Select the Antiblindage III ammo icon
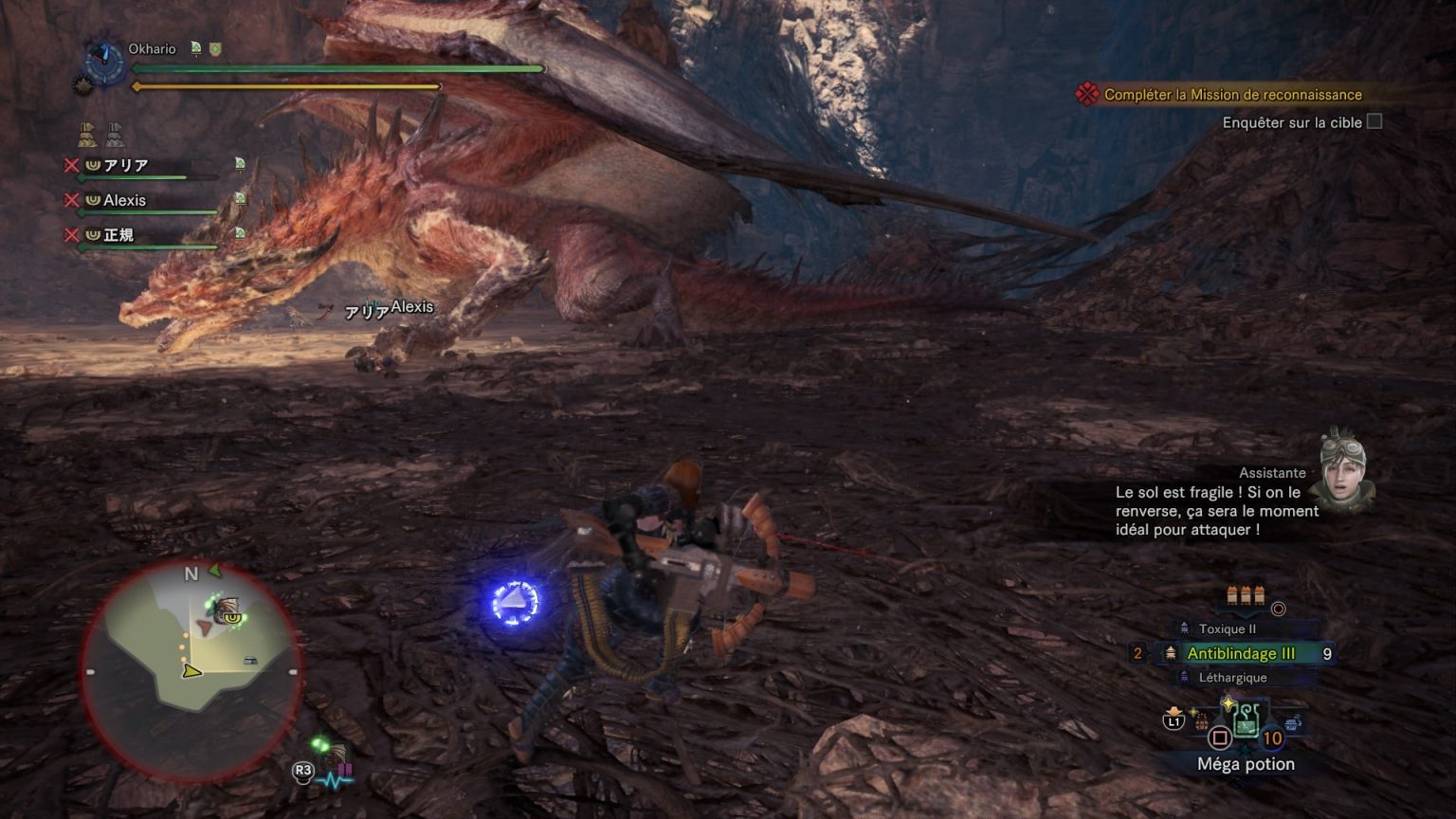 (1171, 653)
